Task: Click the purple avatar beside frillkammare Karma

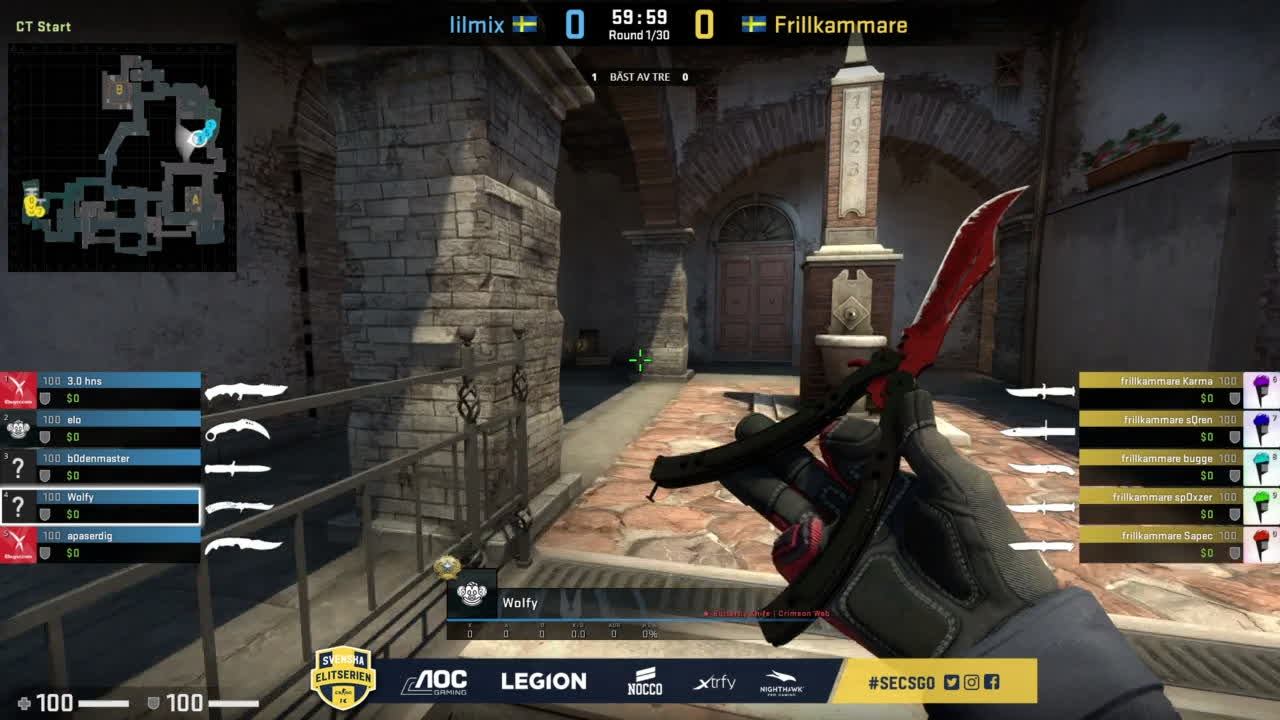Action: (1261, 389)
